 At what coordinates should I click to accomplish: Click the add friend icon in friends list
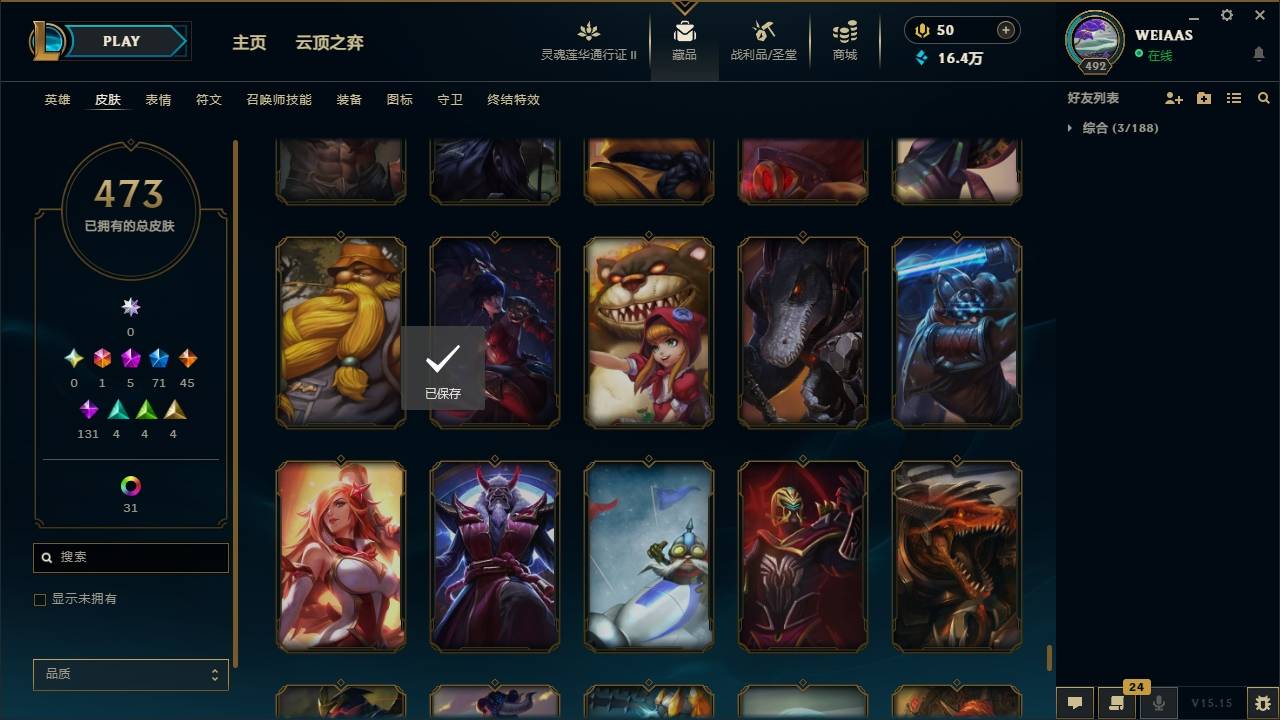pos(1173,97)
